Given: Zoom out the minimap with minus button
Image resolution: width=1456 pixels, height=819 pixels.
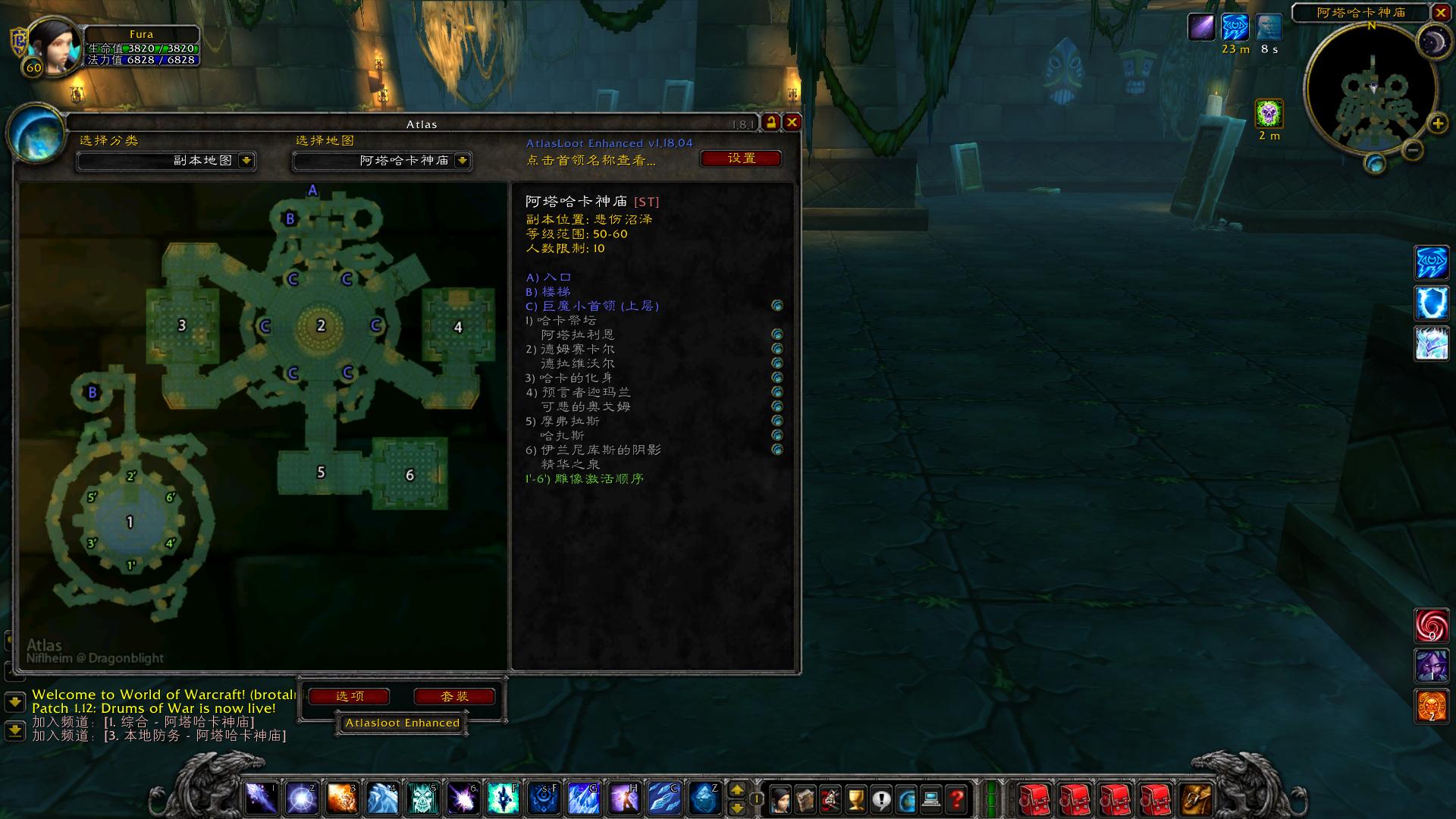Looking at the screenshot, I should coord(1412,150).
